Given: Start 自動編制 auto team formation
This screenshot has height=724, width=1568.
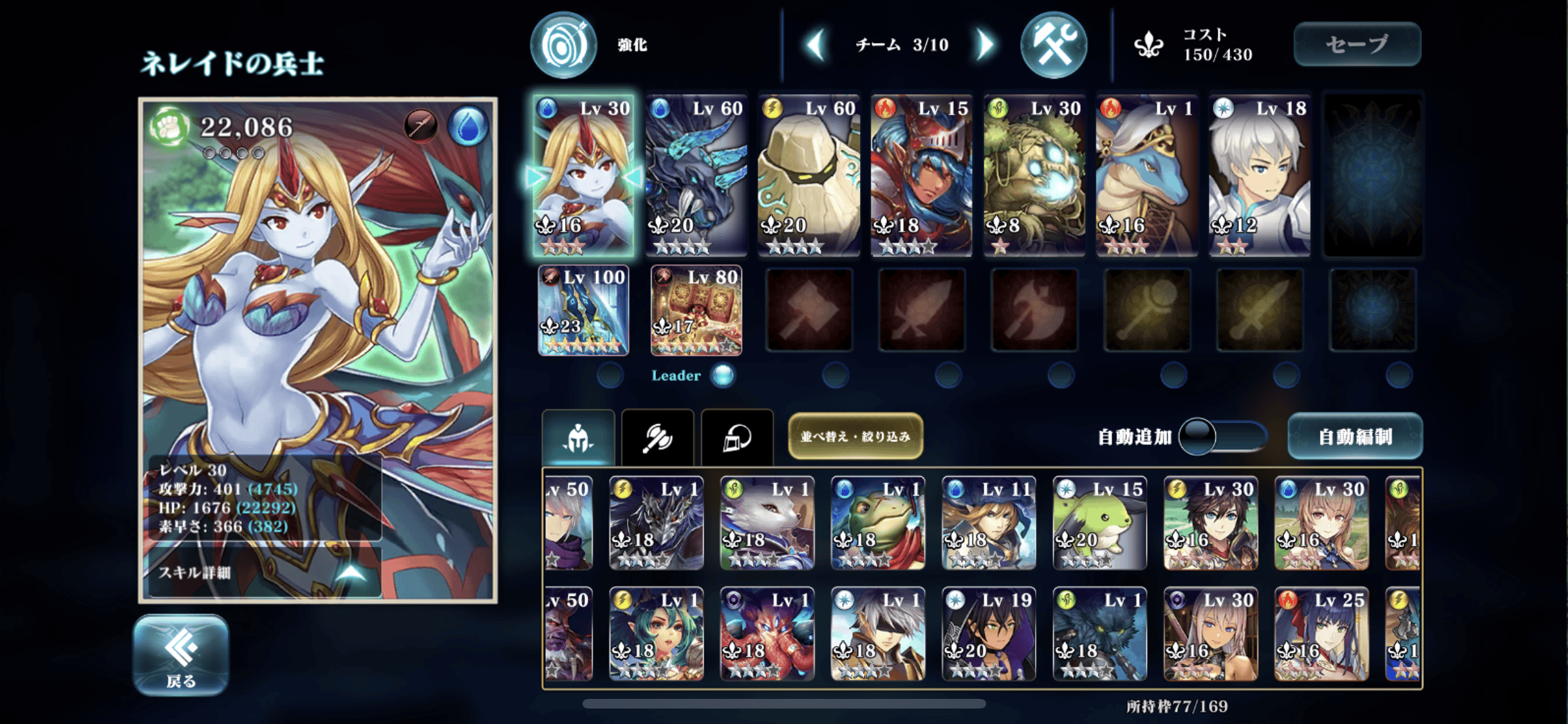Looking at the screenshot, I should (x=1354, y=437).
